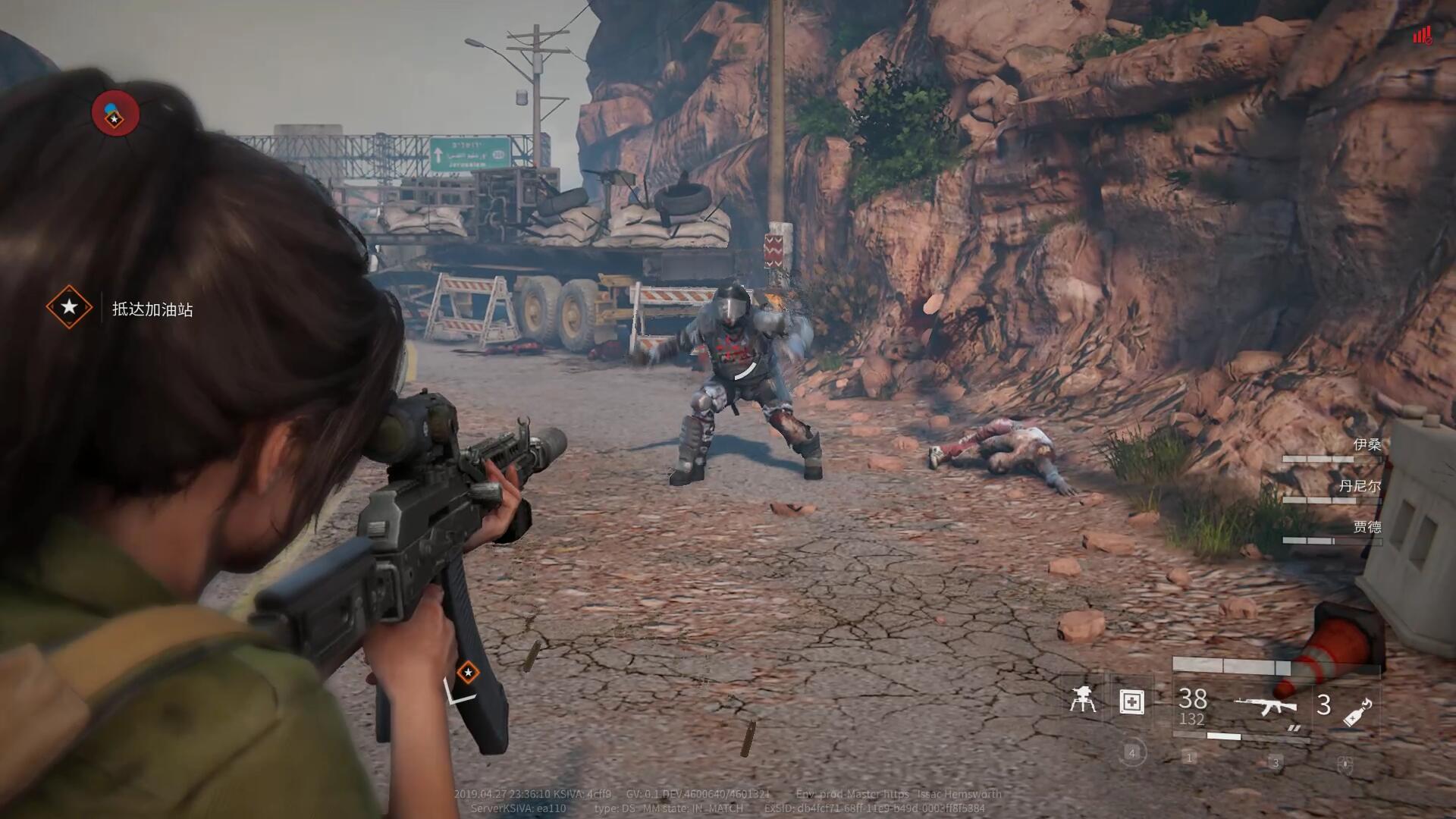Click the 抵达加油站 objective tracker
This screenshot has height=819, width=1456.
click(x=152, y=309)
